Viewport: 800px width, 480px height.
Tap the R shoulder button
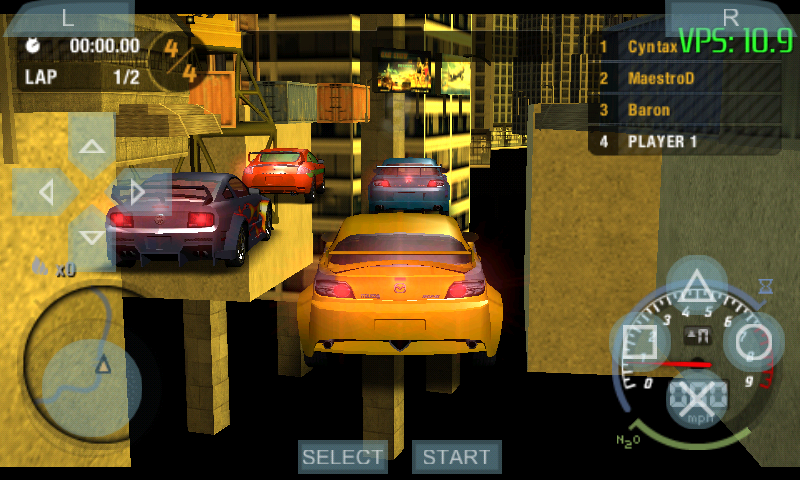731,17
